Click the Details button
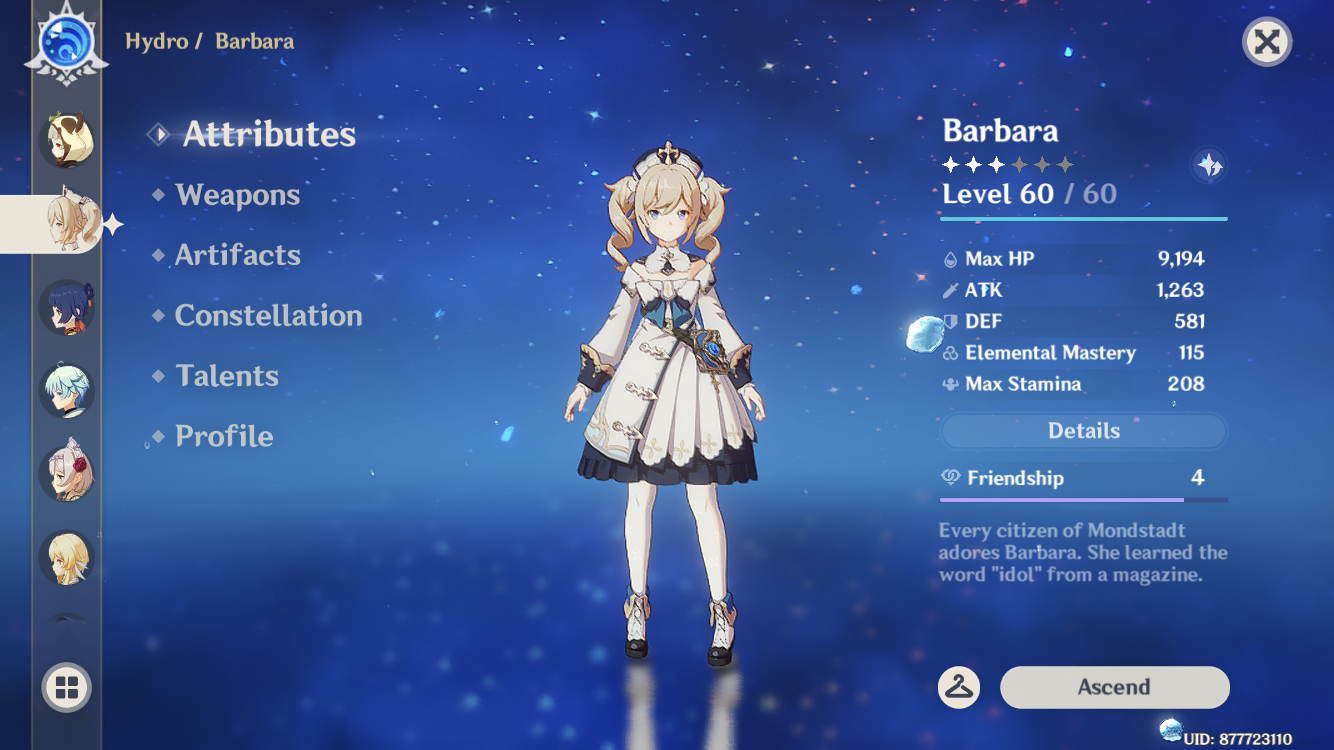Viewport: 1334px width, 750px height. click(1083, 430)
